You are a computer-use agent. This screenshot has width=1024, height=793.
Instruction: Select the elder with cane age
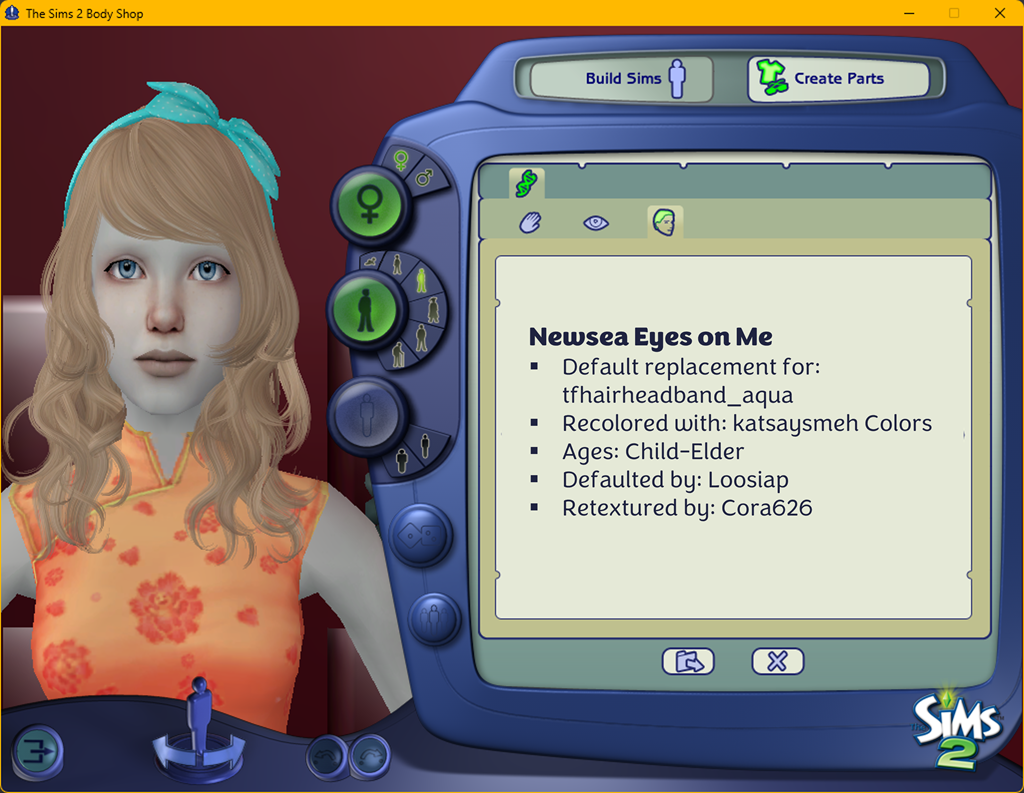(398, 353)
